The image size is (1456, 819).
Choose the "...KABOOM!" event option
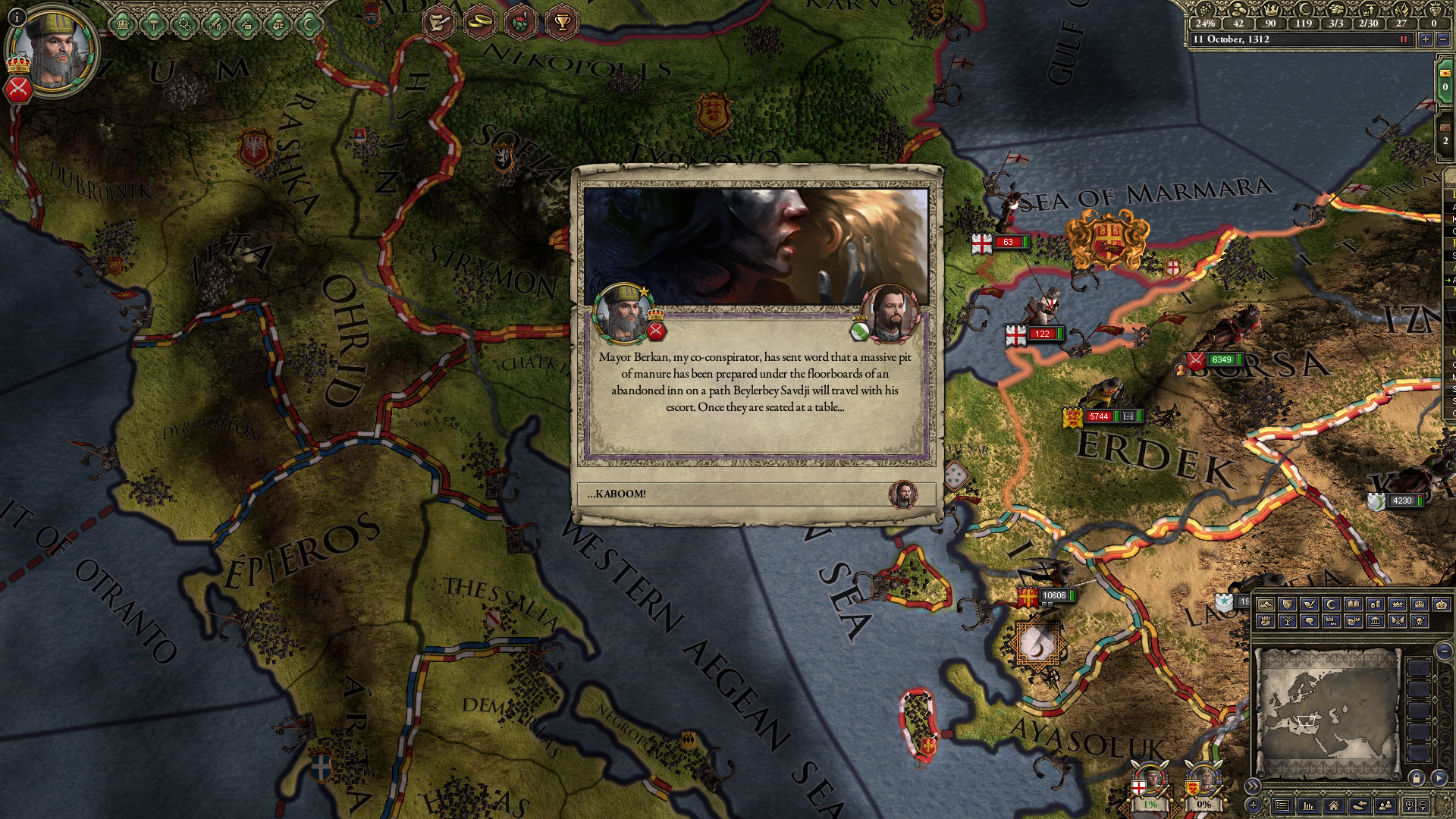(x=755, y=494)
